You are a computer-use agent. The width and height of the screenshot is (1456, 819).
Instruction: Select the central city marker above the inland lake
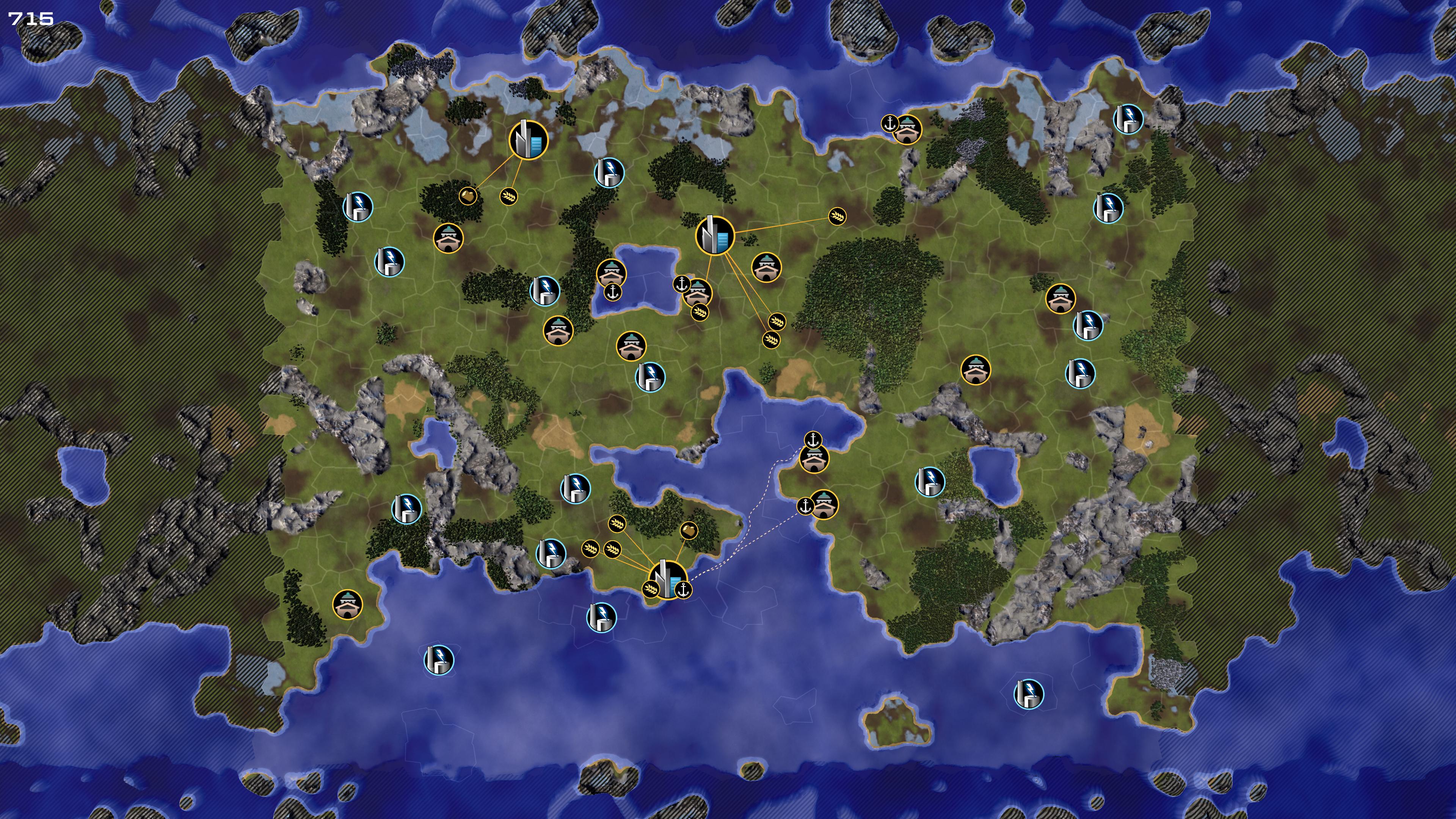coord(714,235)
